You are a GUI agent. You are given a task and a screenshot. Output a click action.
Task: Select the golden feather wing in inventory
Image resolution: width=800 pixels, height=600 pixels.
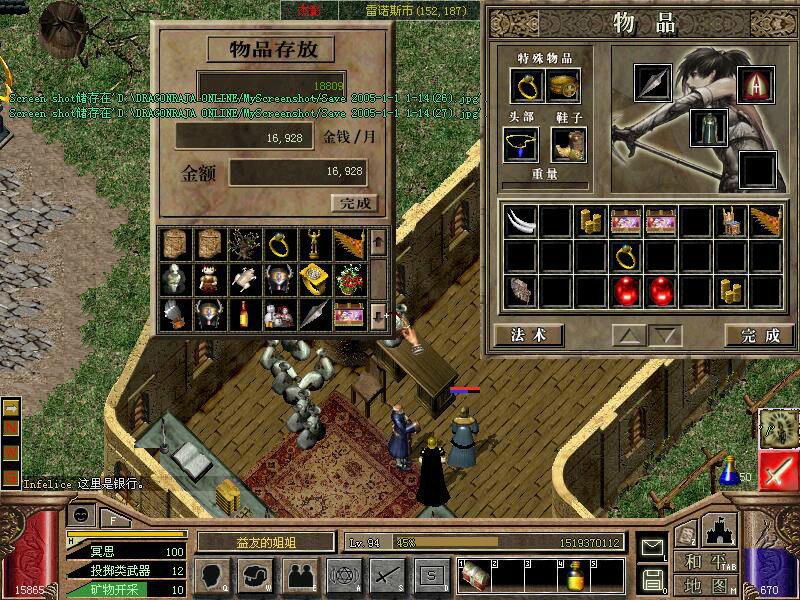[x=765, y=221]
